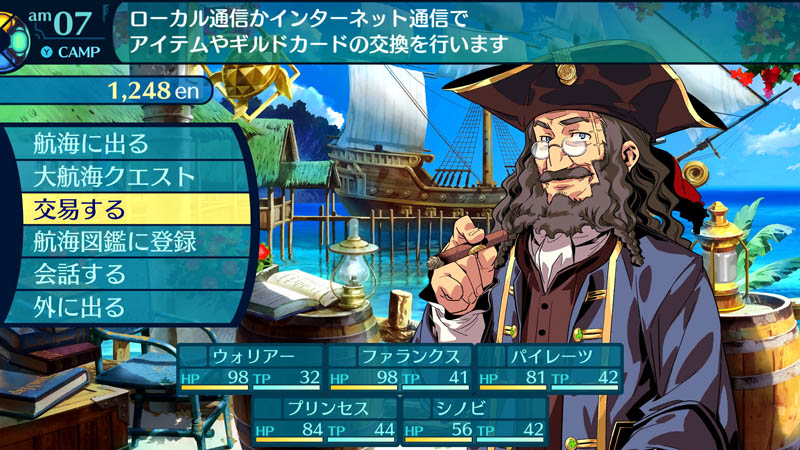Screen dimensions: 800x450
Task: Select the パイレーツ party member panel
Action: pos(549,367)
